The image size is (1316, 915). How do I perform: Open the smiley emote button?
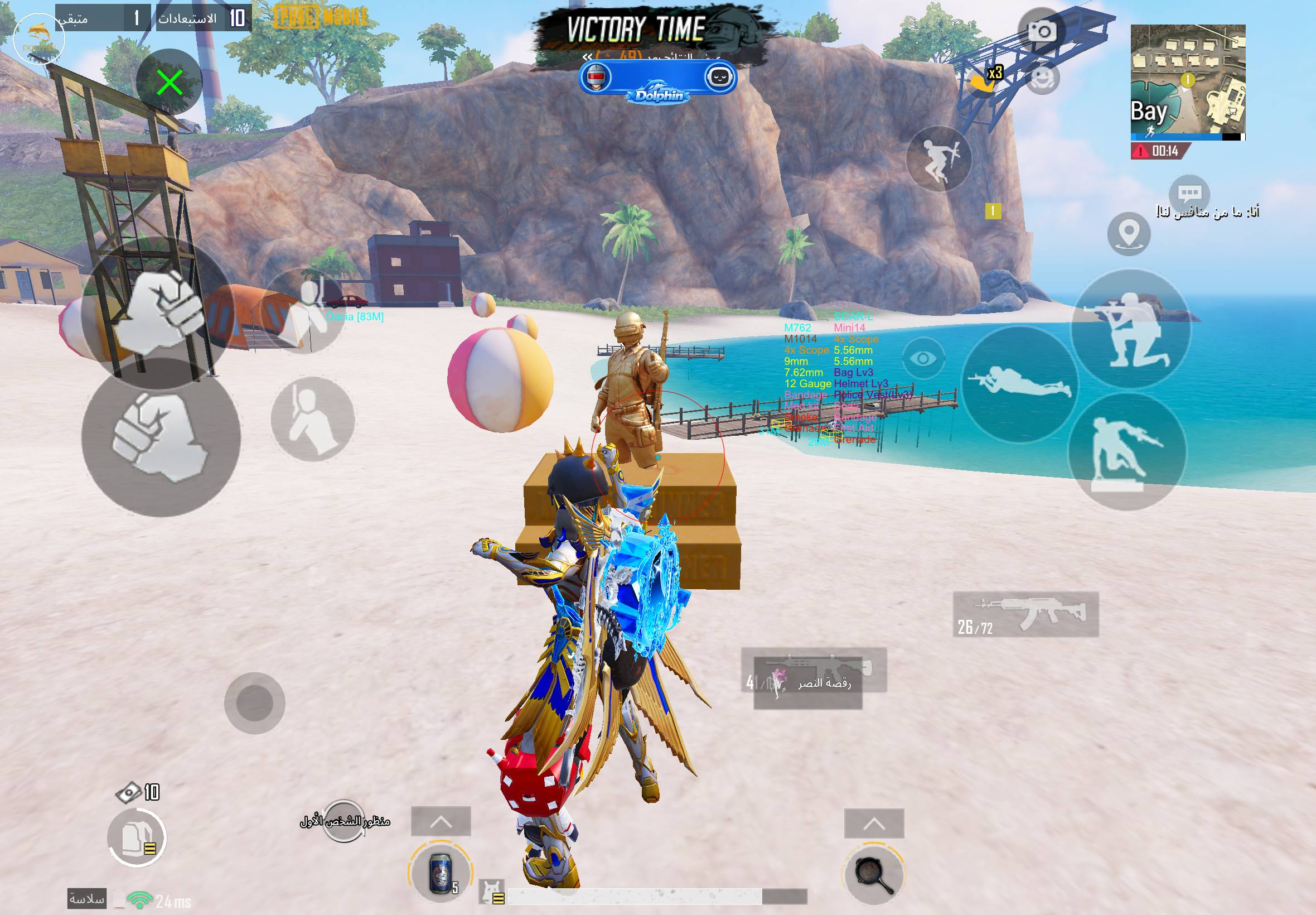tap(1043, 79)
